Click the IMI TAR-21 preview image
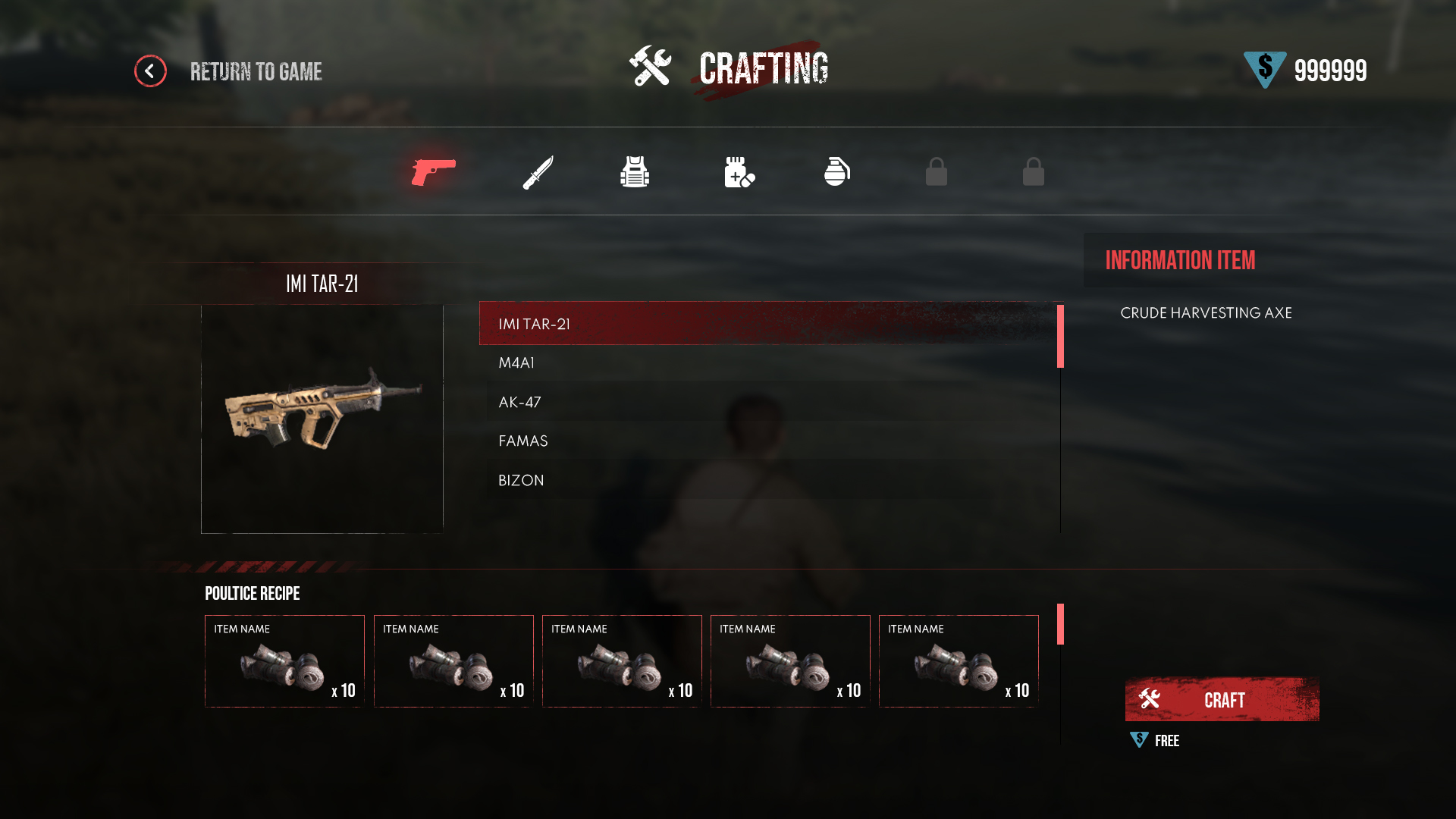 [x=322, y=419]
